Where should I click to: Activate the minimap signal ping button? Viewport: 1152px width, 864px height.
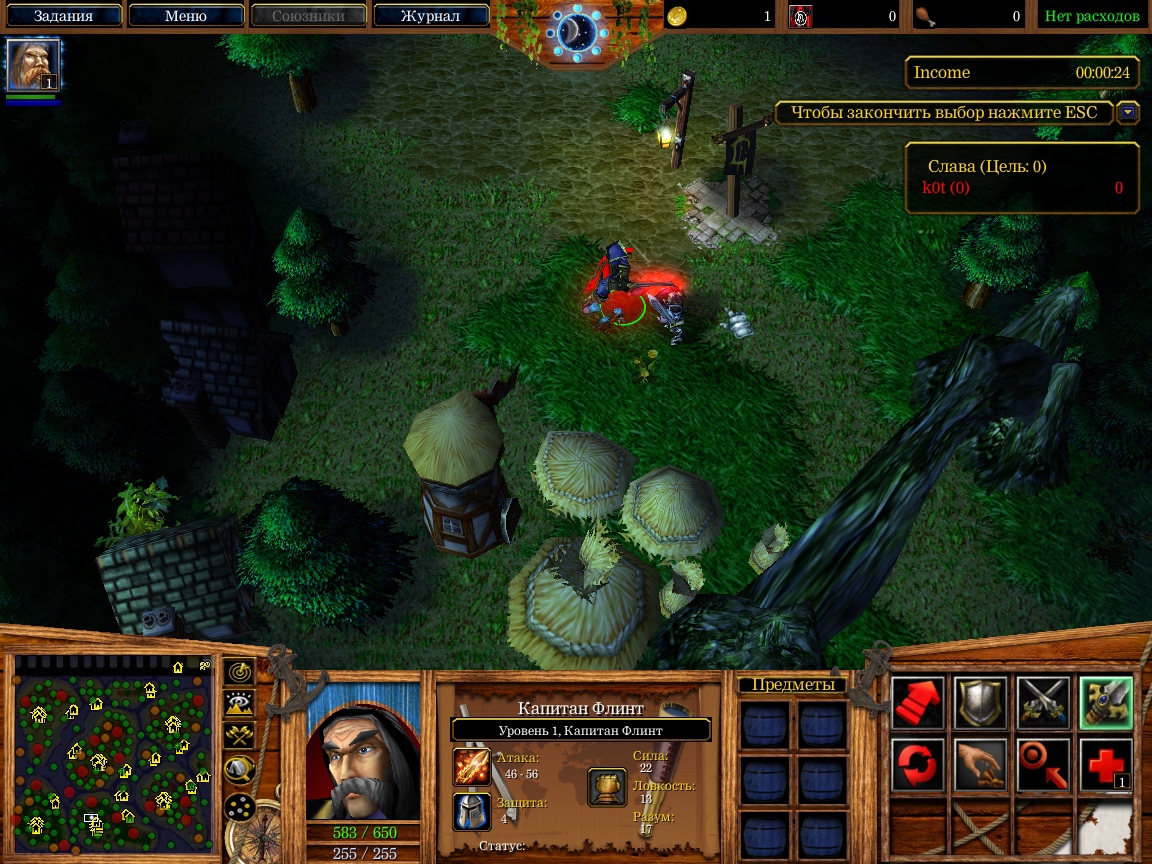coord(238,672)
